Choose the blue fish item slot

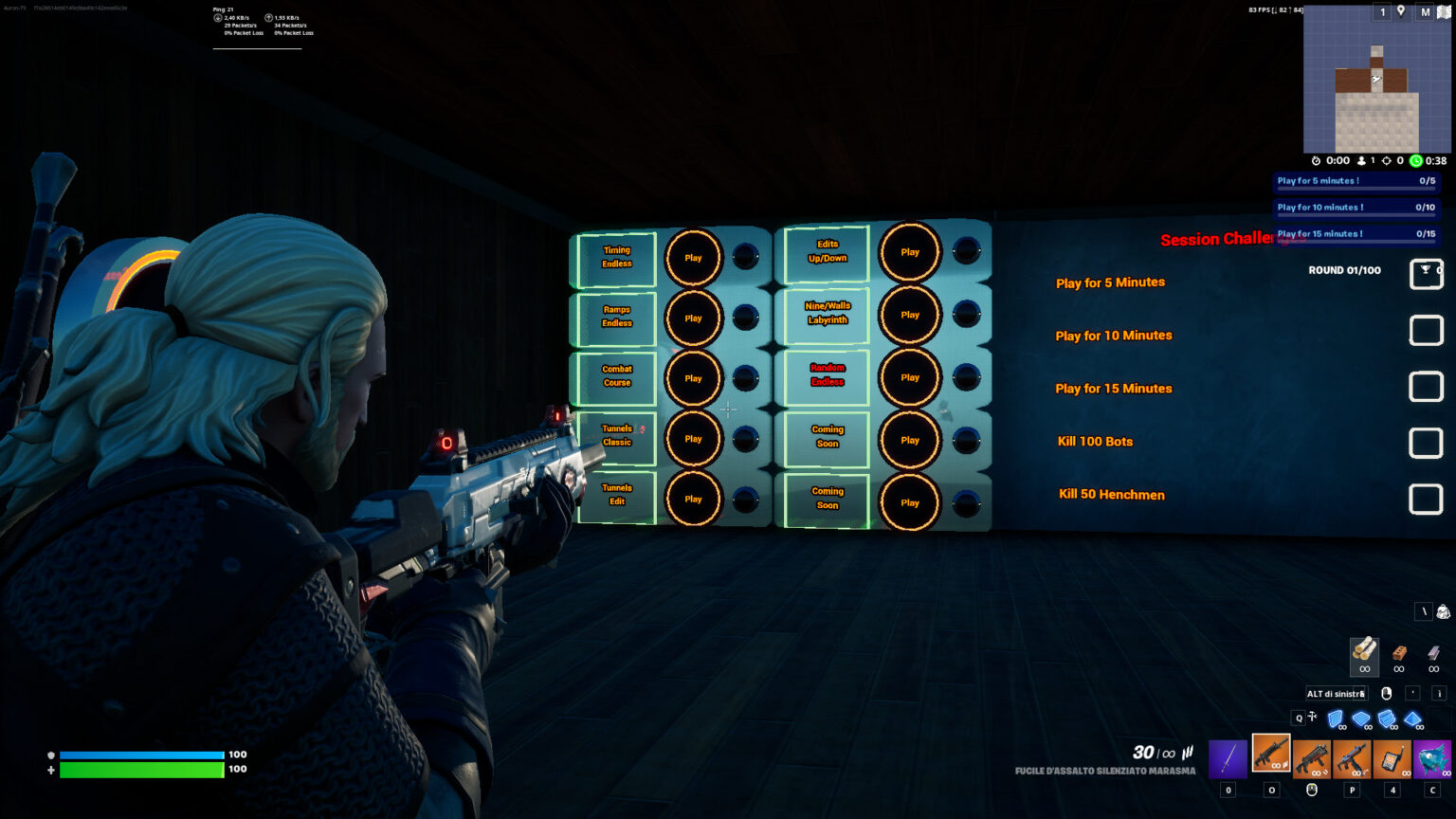click(1432, 758)
